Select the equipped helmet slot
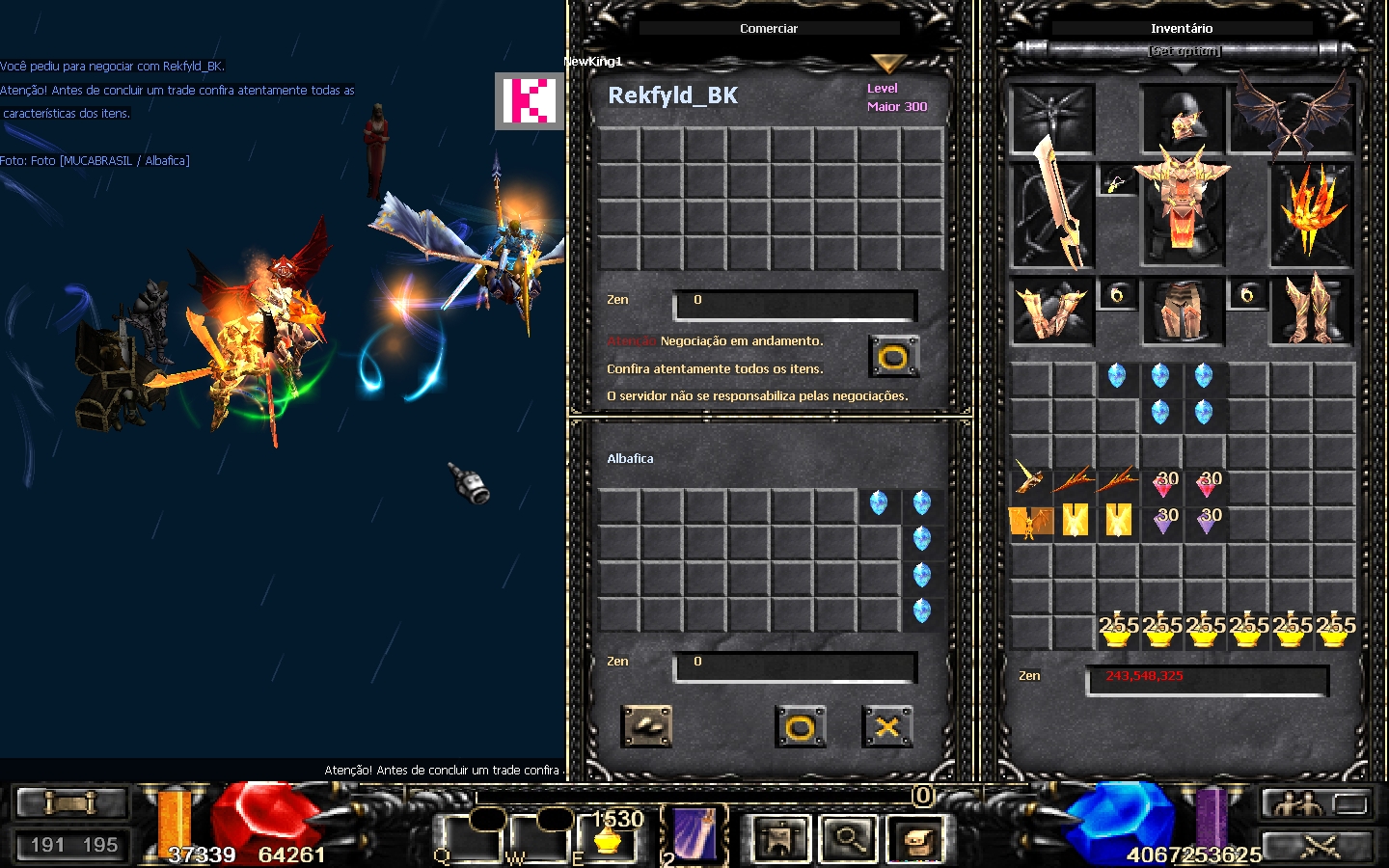This screenshot has height=868, width=1389. [x=1183, y=120]
